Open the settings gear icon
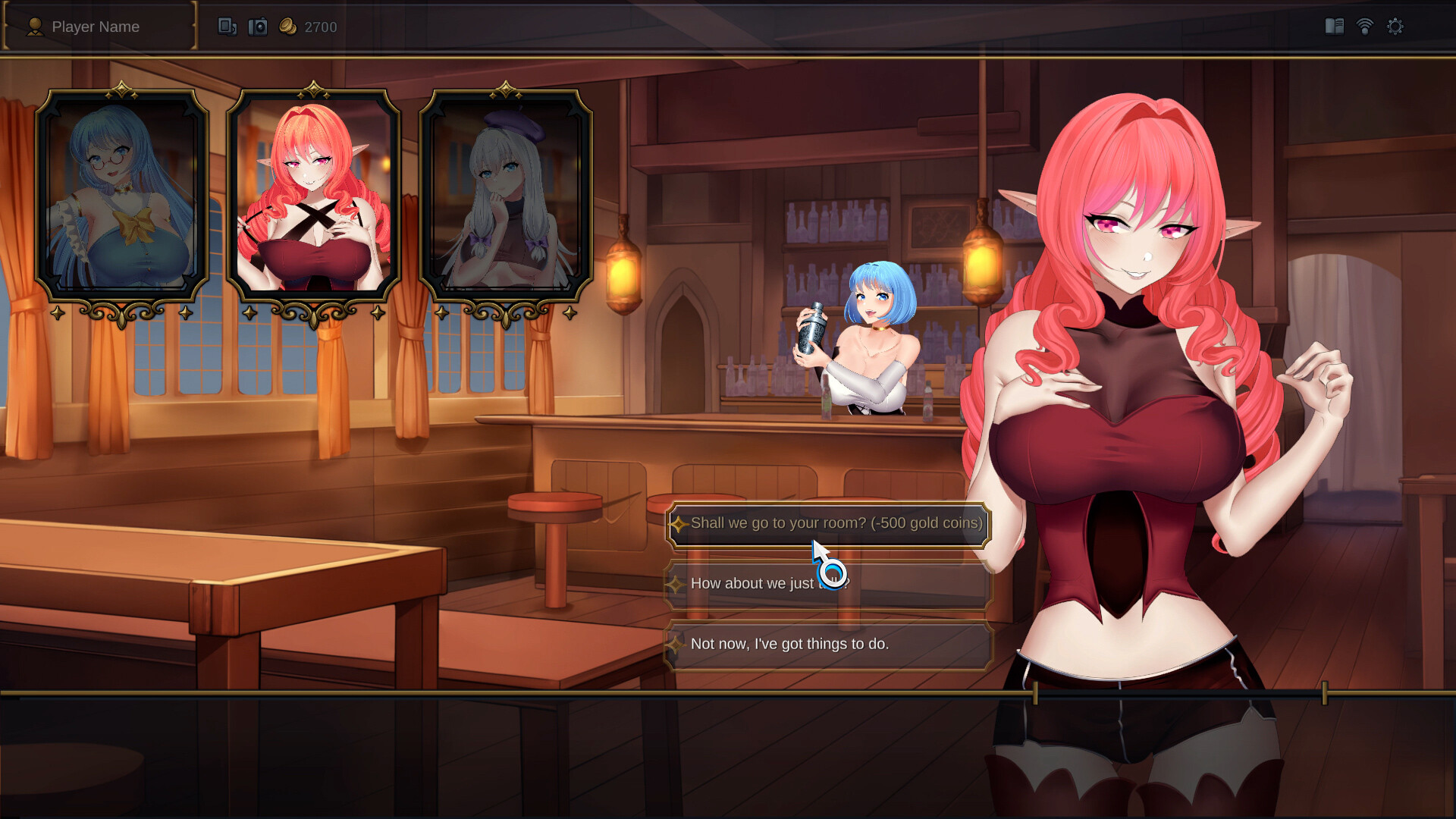This screenshot has width=1456, height=819. 1395,26
